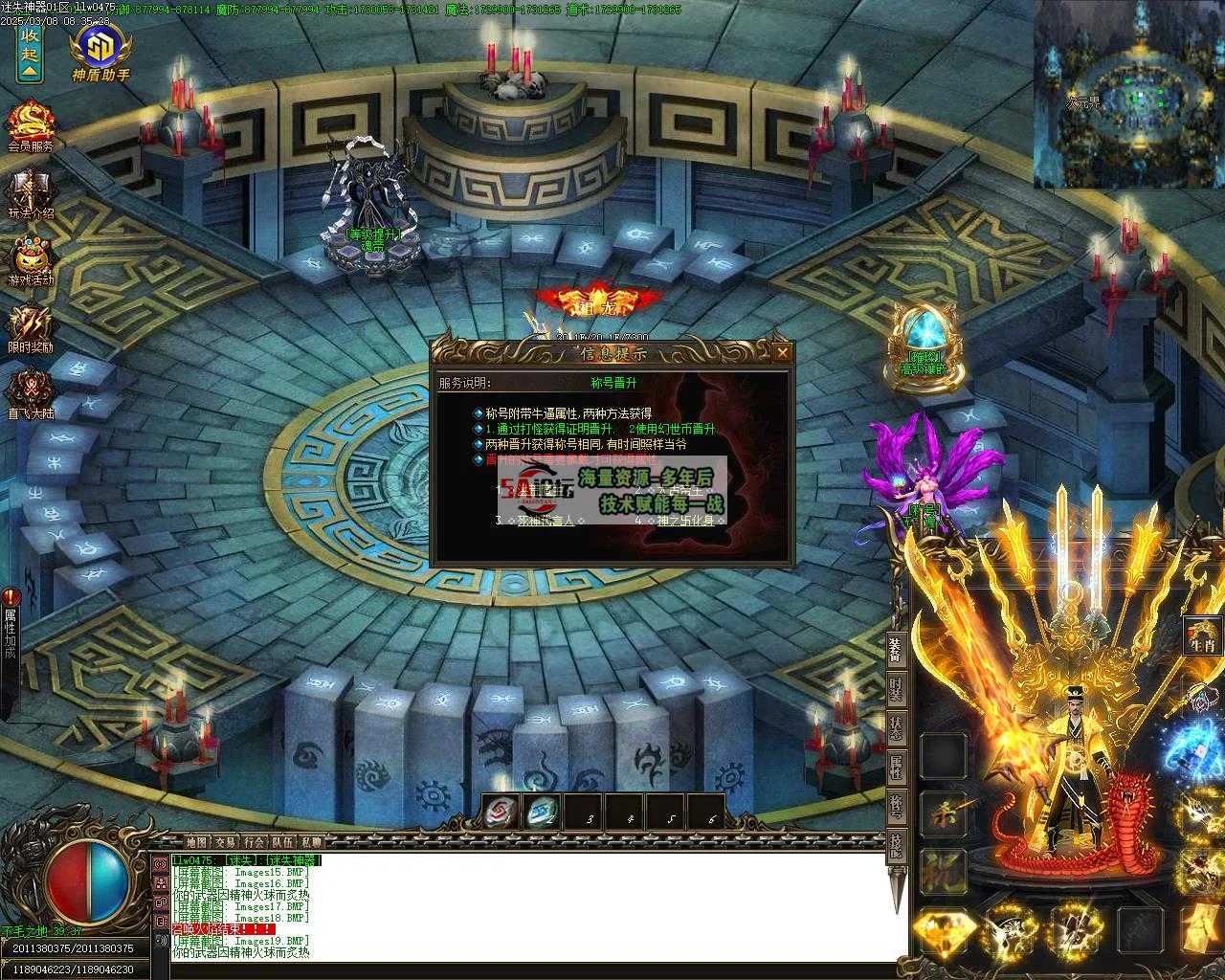Click the minimap in the corner
The width and height of the screenshot is (1225, 980).
coord(1127,94)
